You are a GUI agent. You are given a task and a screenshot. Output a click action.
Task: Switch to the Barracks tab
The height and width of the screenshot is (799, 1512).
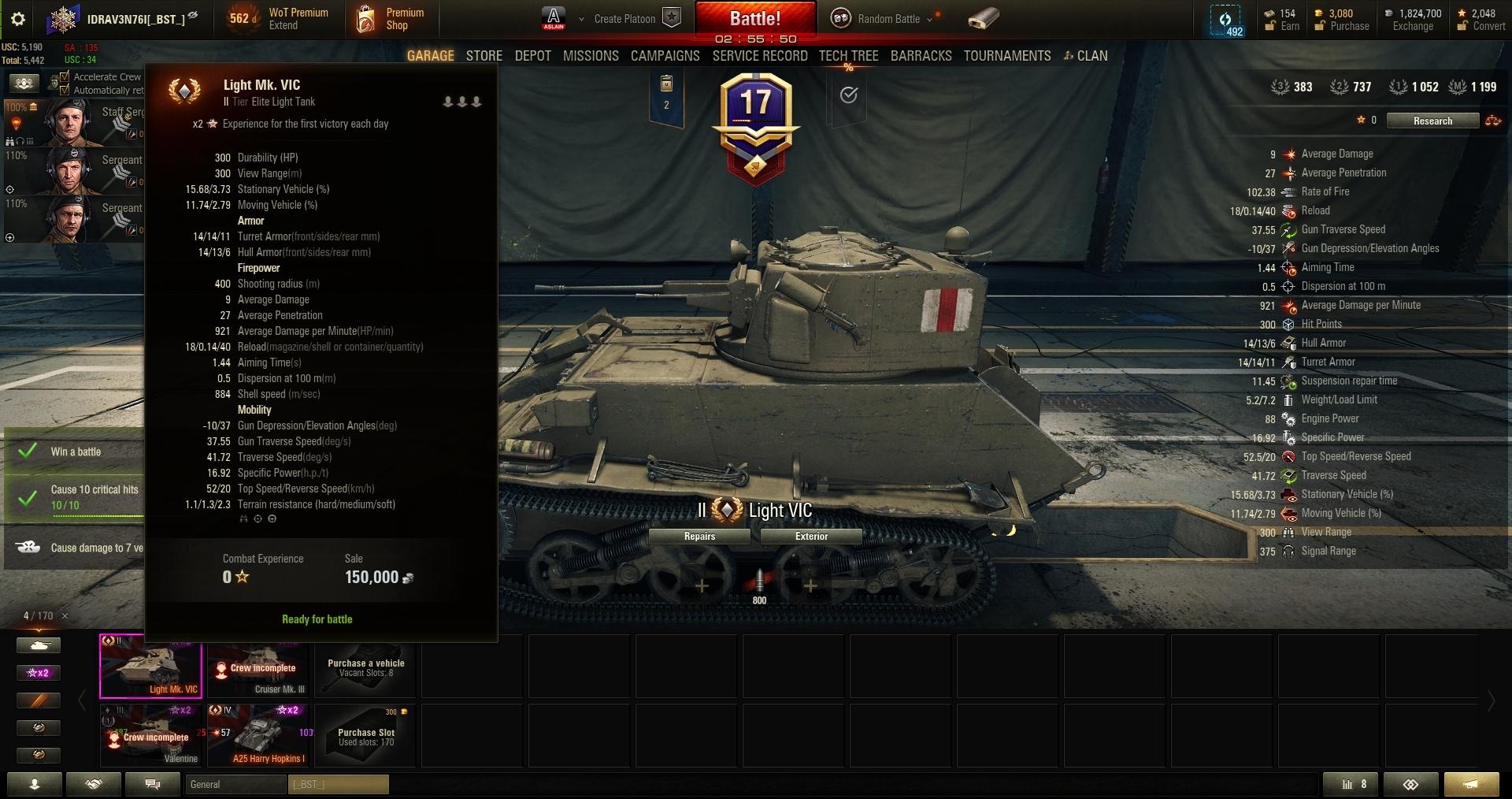(921, 56)
